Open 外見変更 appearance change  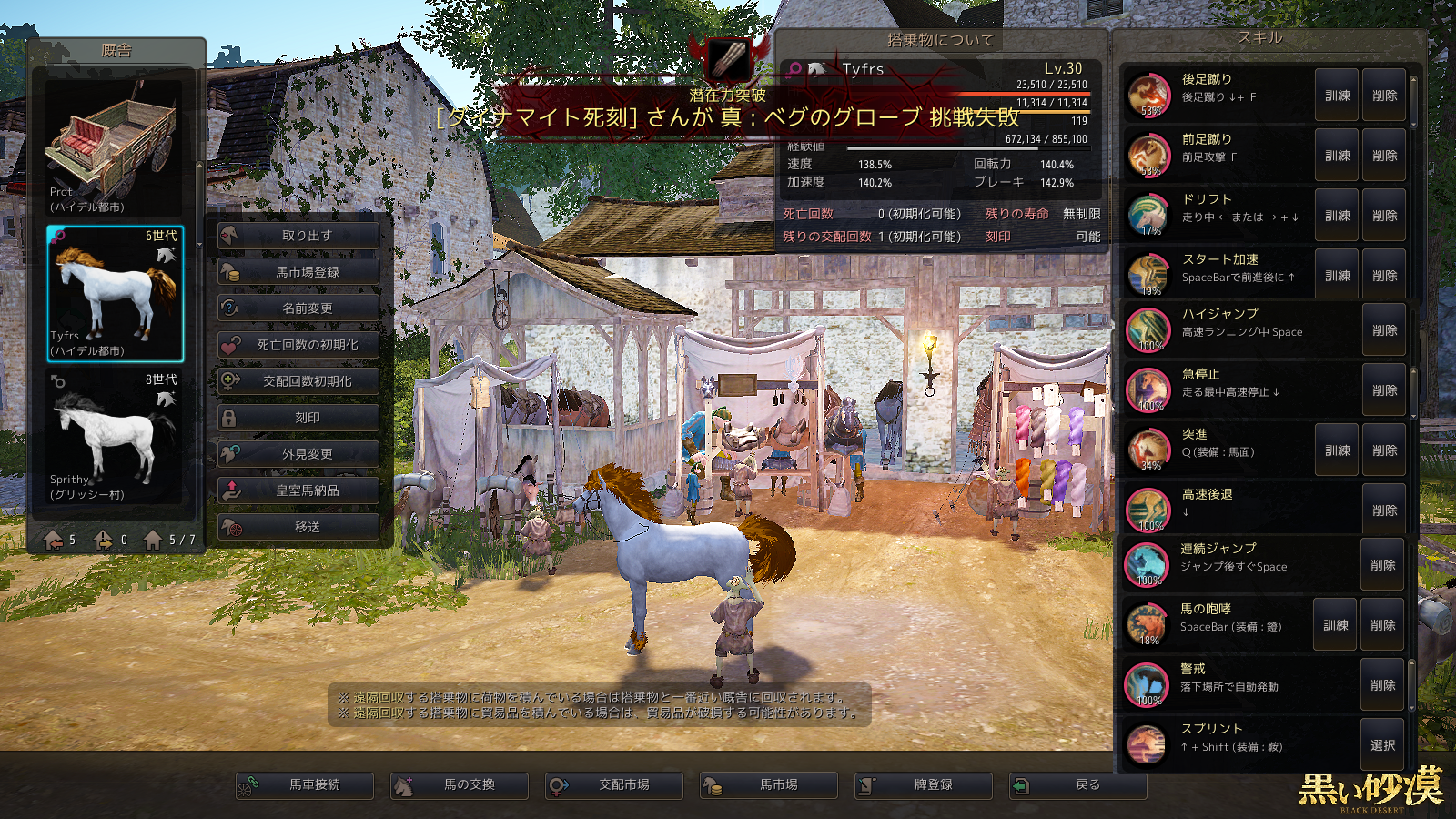click(298, 454)
